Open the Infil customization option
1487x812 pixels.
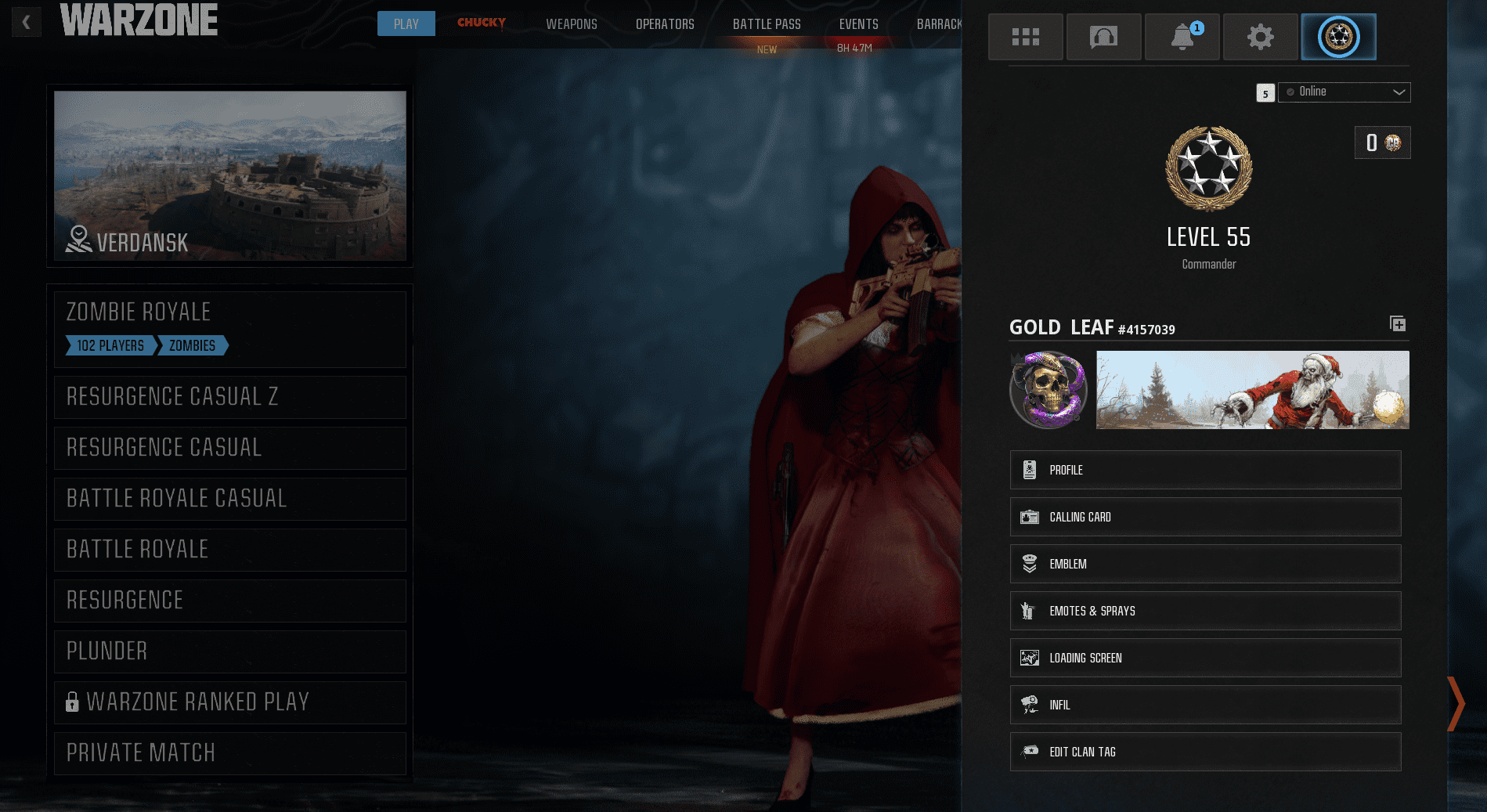(x=1204, y=705)
